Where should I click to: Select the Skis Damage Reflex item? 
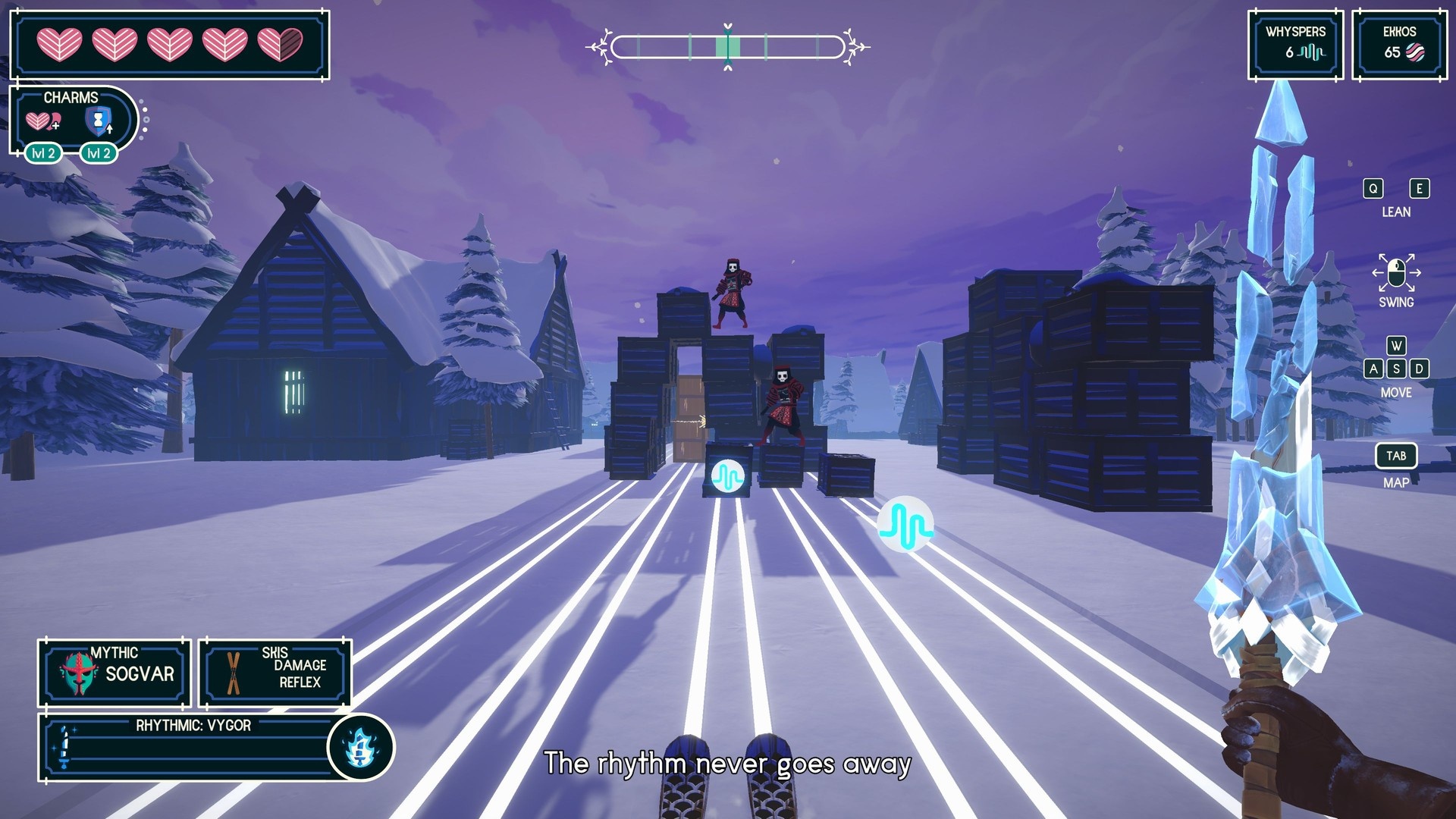[275, 672]
